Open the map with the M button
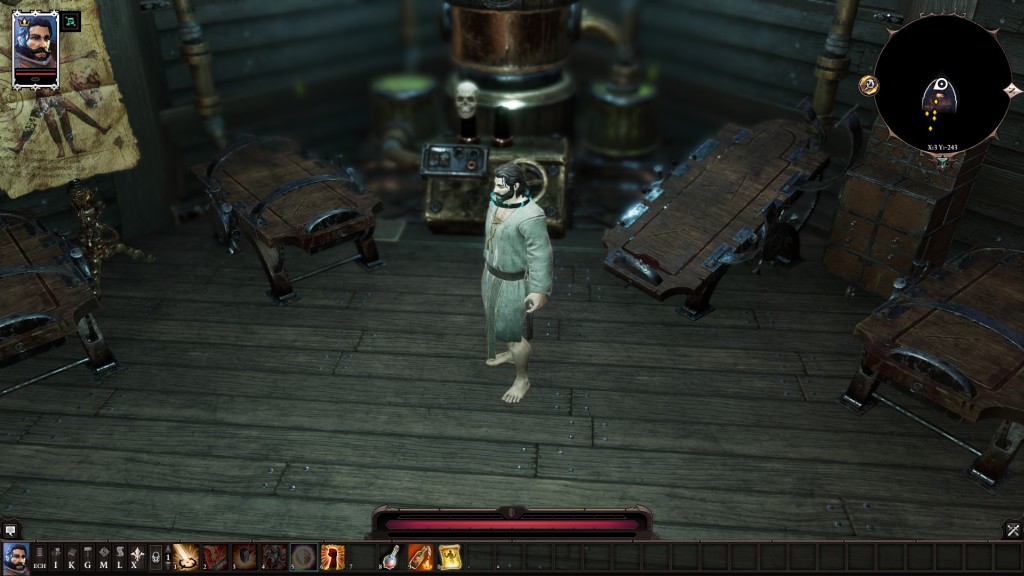The width and height of the screenshot is (1024, 576). 104,558
